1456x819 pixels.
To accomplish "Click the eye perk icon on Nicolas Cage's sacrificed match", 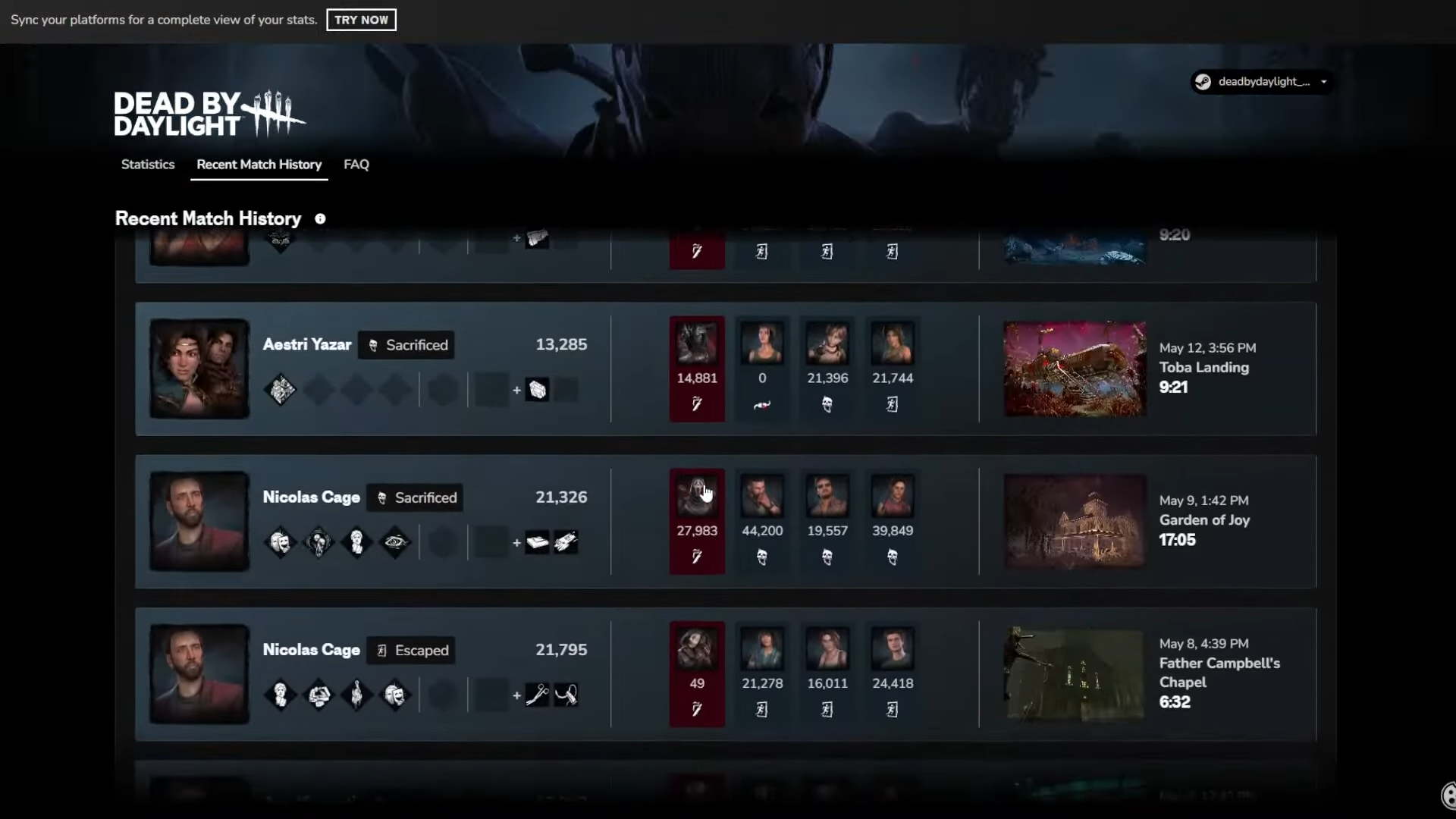I will tap(394, 541).
